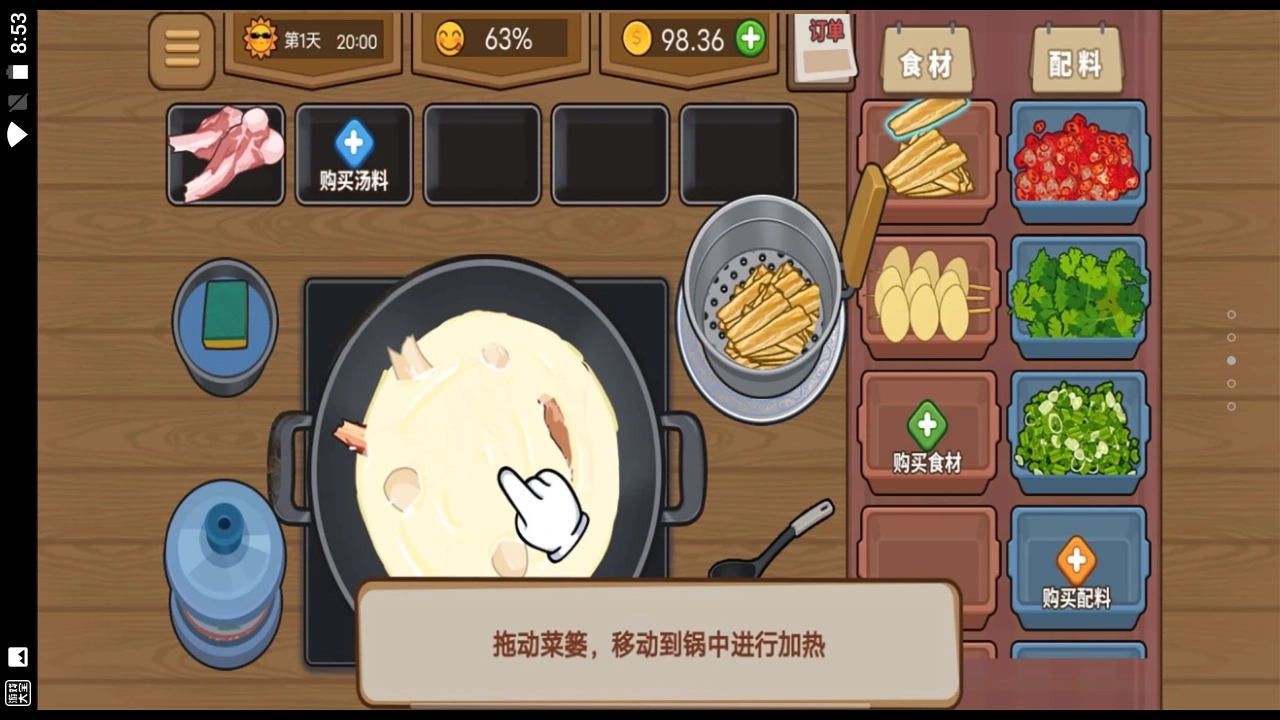Tap the green plus to add coins

click(x=749, y=40)
